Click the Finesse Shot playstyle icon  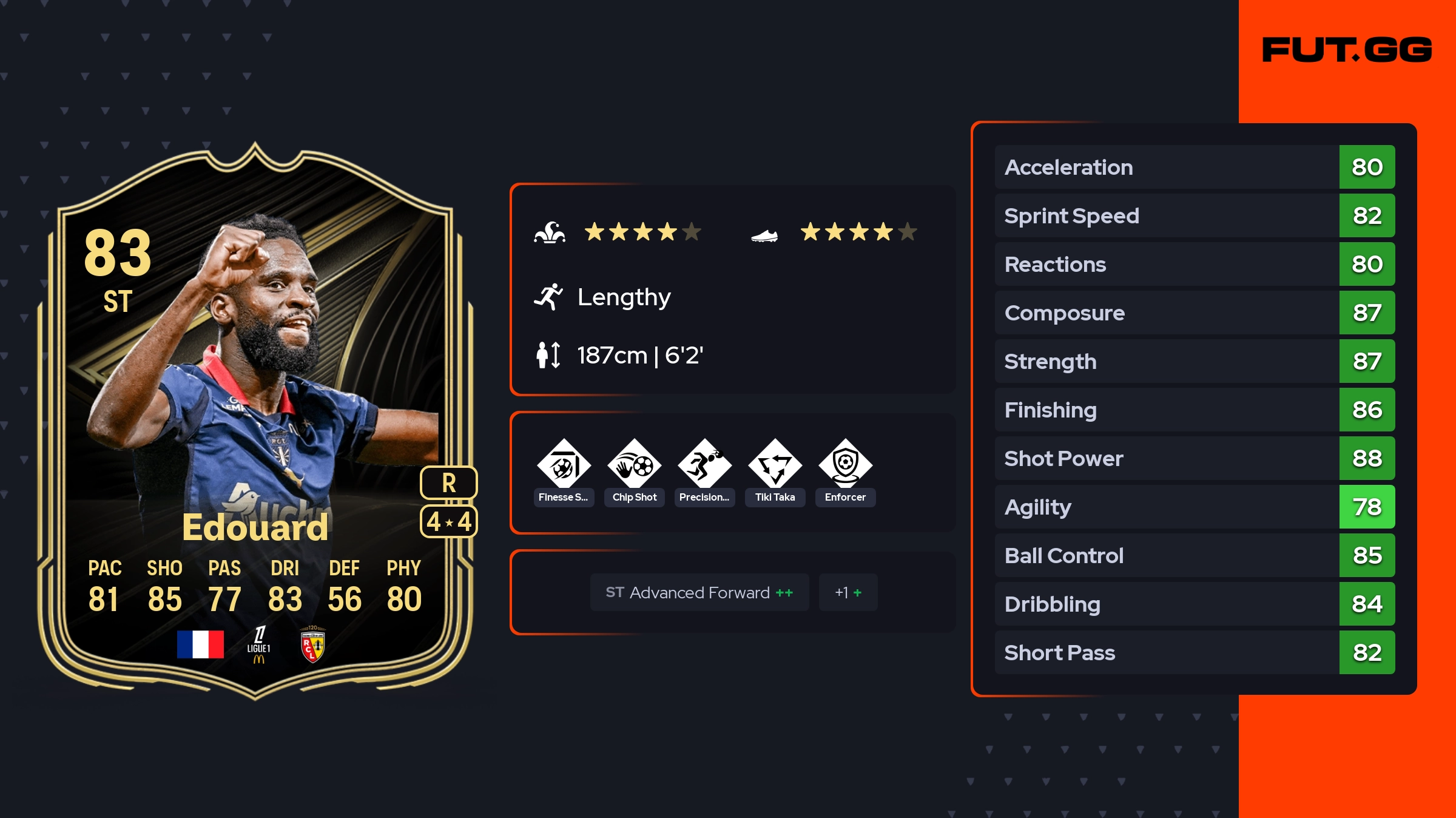point(564,465)
